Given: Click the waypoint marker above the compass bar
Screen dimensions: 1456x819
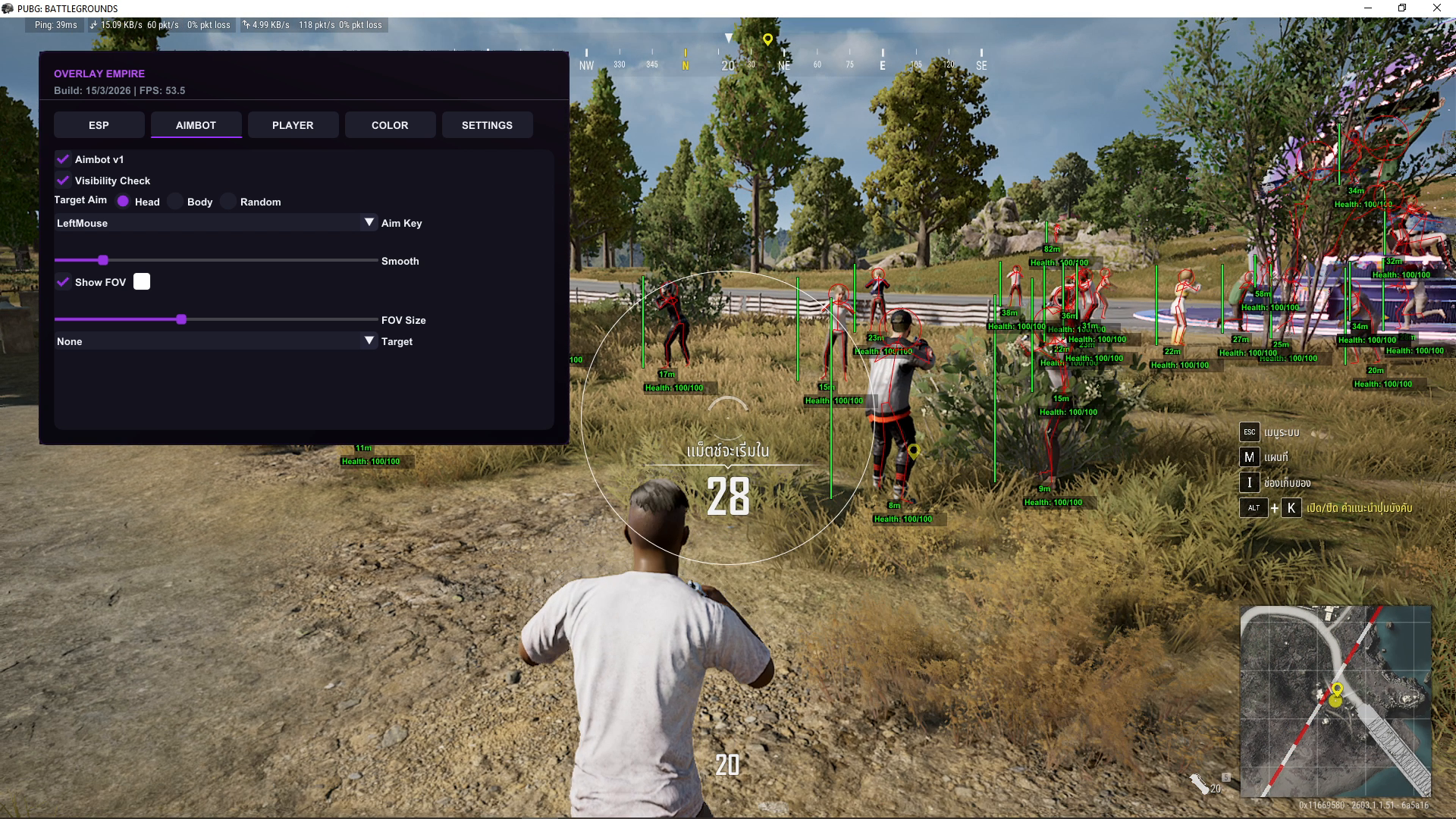Looking at the screenshot, I should (x=768, y=38).
